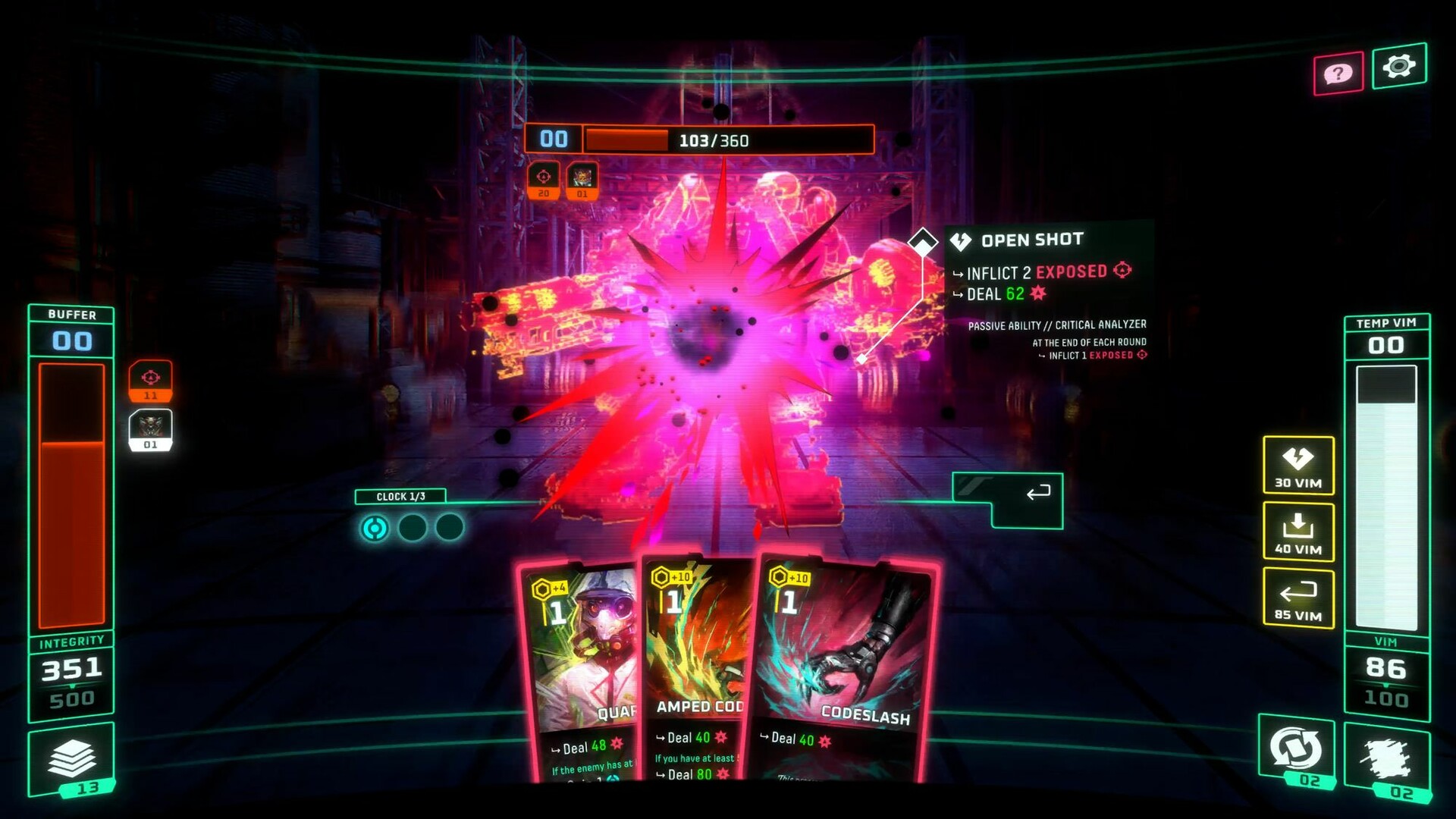
Task: Inspect the enemy's Exposed status icon stacked 20
Action: (544, 181)
